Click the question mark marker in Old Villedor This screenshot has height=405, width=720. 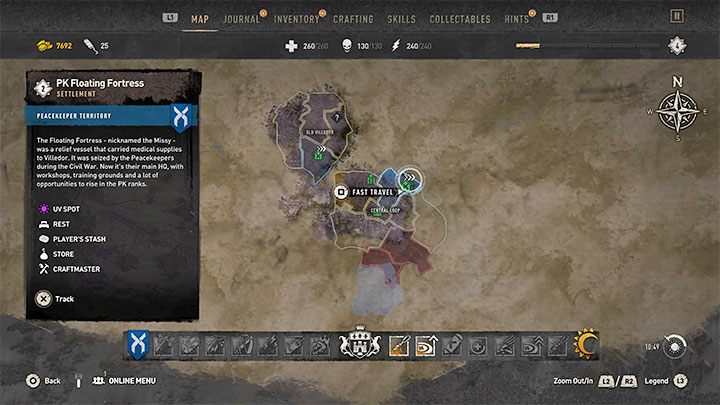point(338,116)
